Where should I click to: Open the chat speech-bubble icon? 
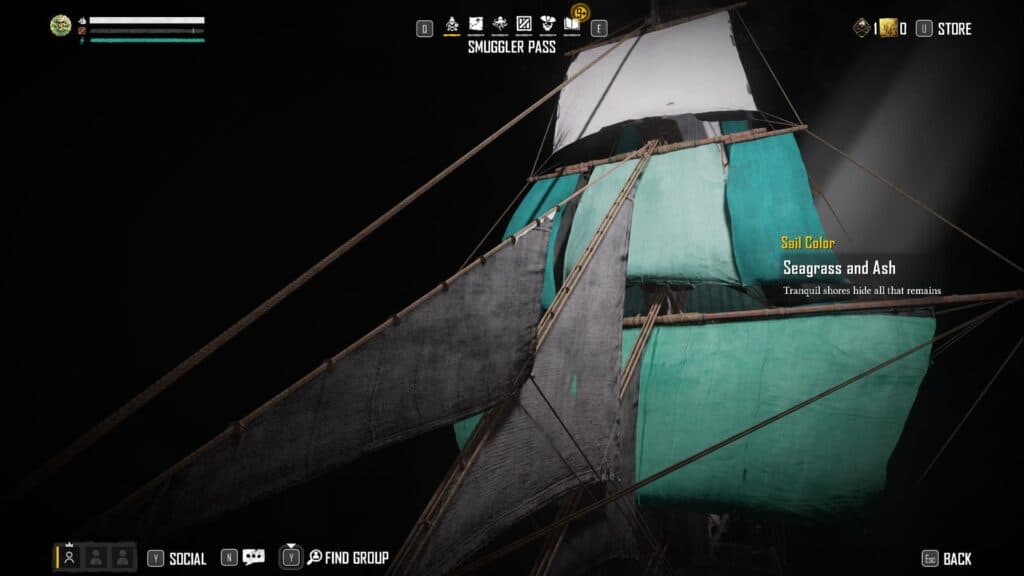click(x=253, y=558)
